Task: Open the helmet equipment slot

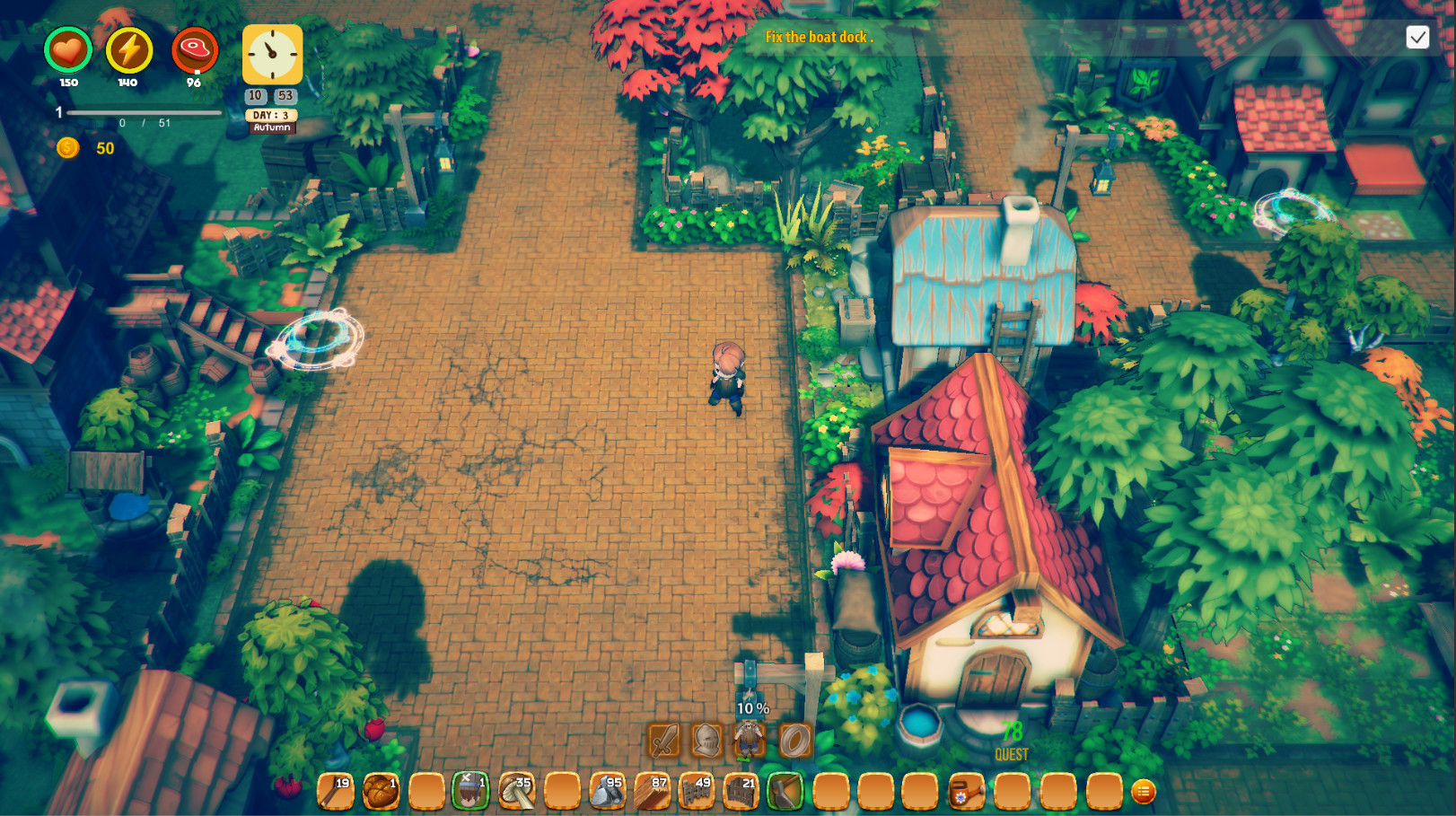Action: tap(706, 741)
